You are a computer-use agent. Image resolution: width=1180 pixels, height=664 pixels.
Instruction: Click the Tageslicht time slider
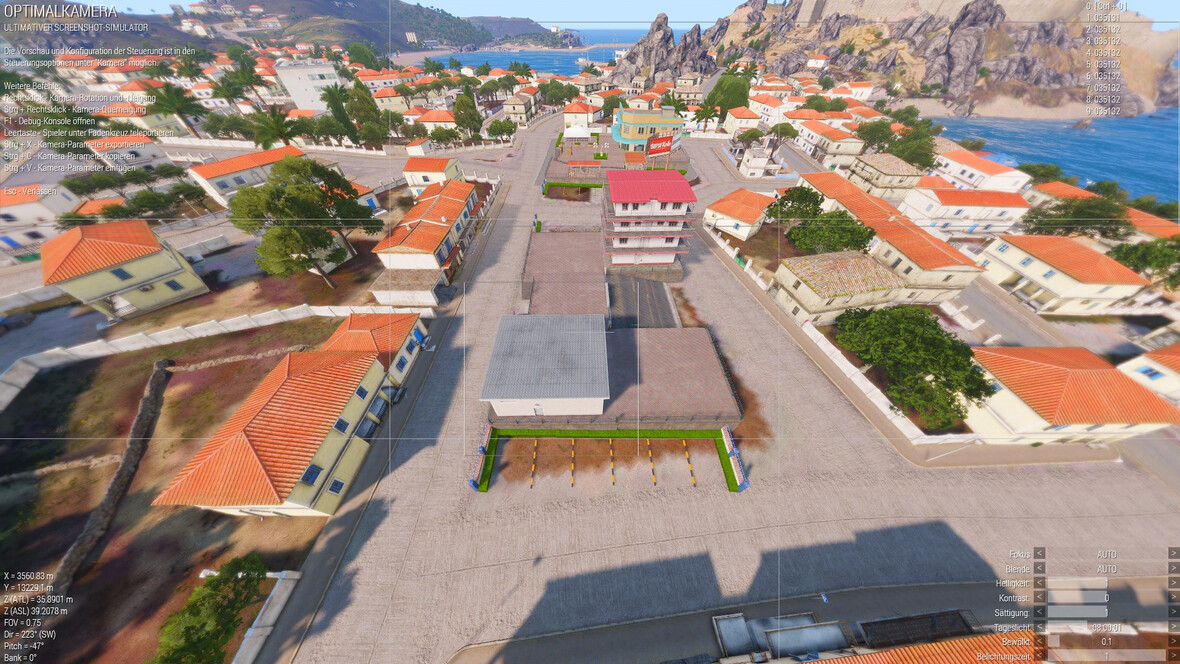coord(1106,627)
